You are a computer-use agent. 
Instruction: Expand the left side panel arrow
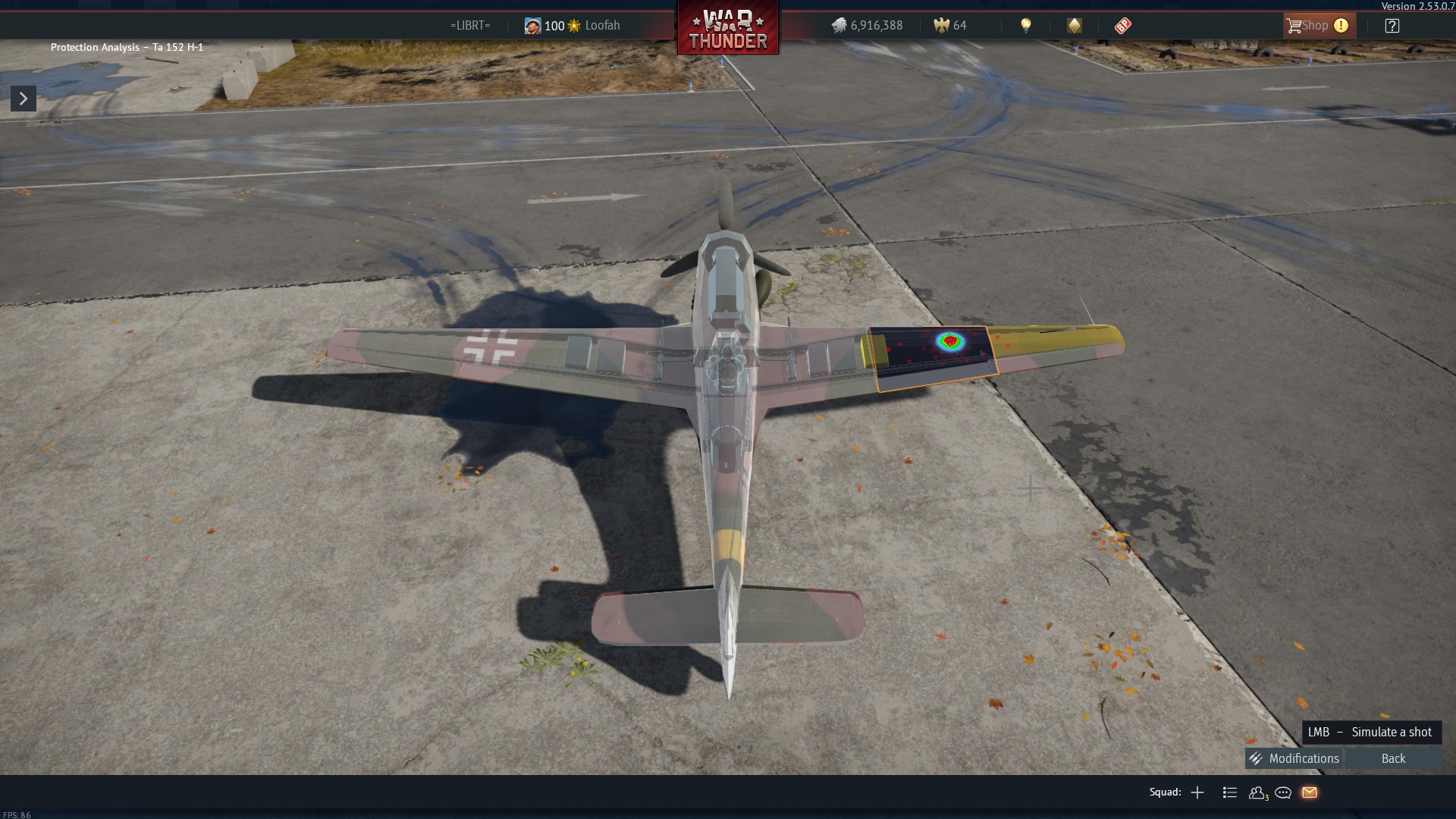coord(24,99)
